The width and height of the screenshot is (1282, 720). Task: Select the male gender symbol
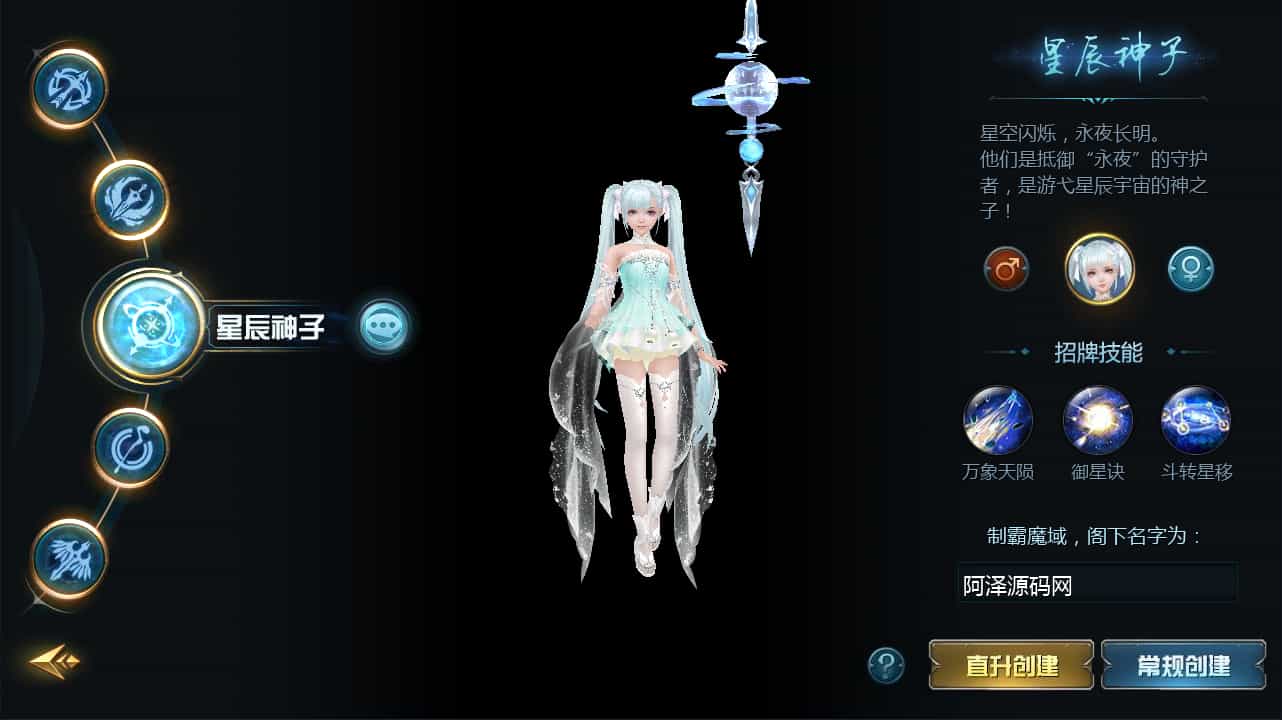pyautogui.click(x=1005, y=267)
